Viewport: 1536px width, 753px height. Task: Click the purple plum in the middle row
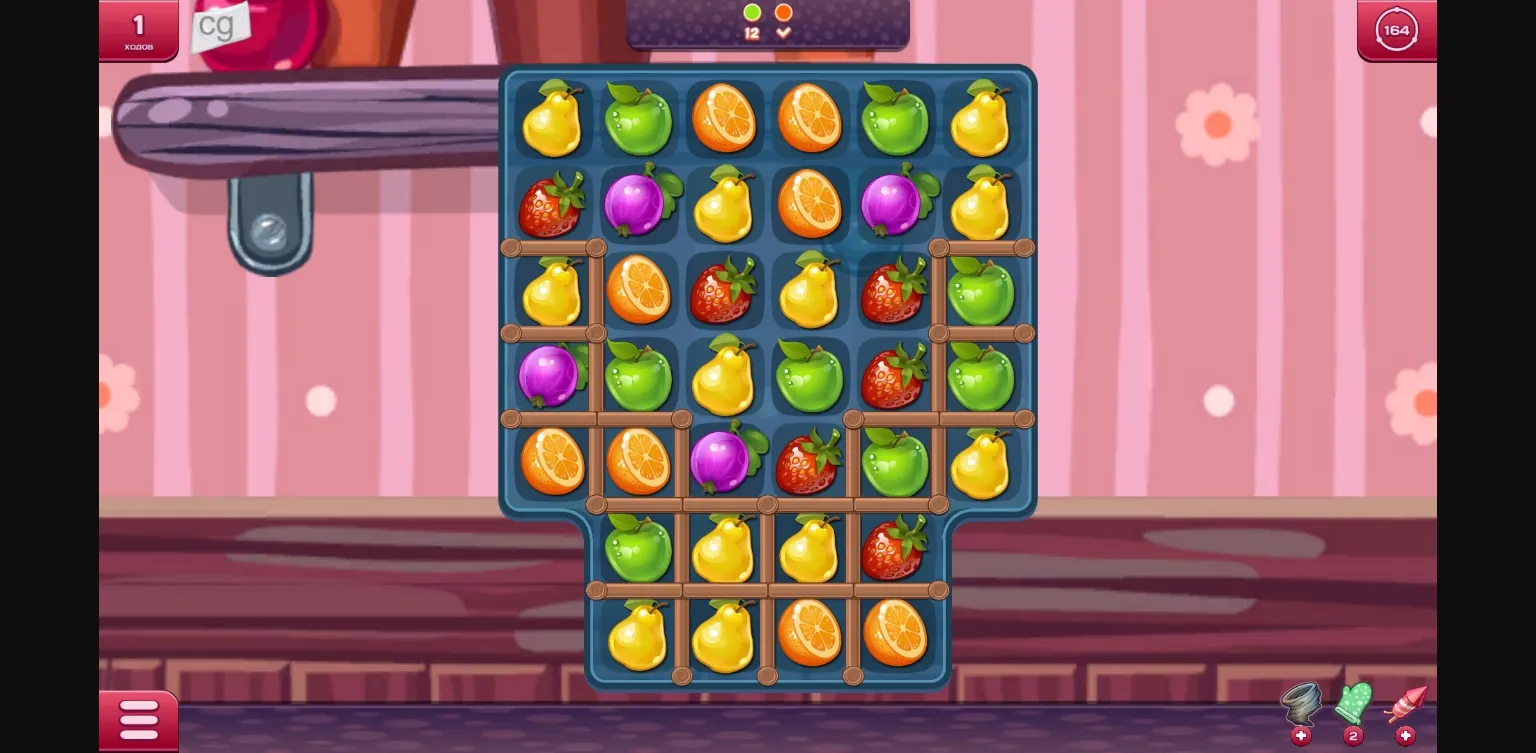coord(724,461)
